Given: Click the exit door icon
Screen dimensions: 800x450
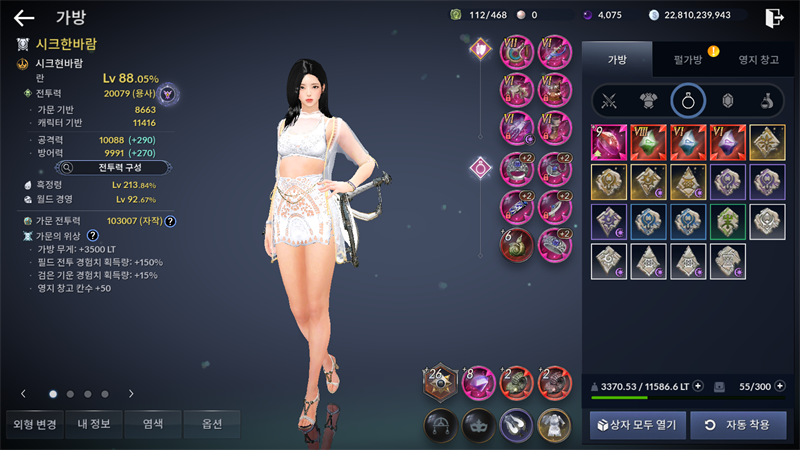Looking at the screenshot, I should pos(774,17).
